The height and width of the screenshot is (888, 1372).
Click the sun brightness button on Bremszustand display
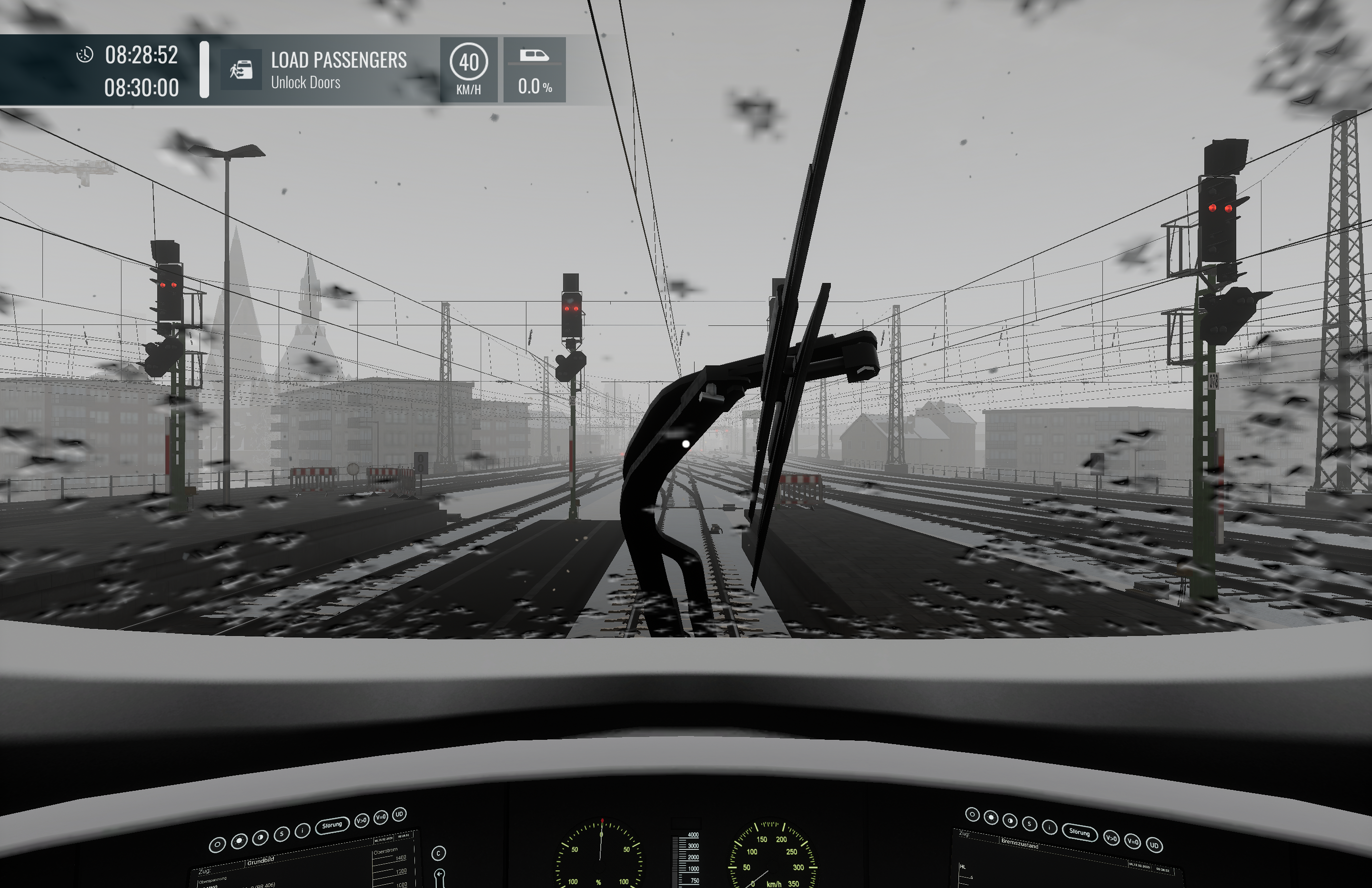coord(991,817)
